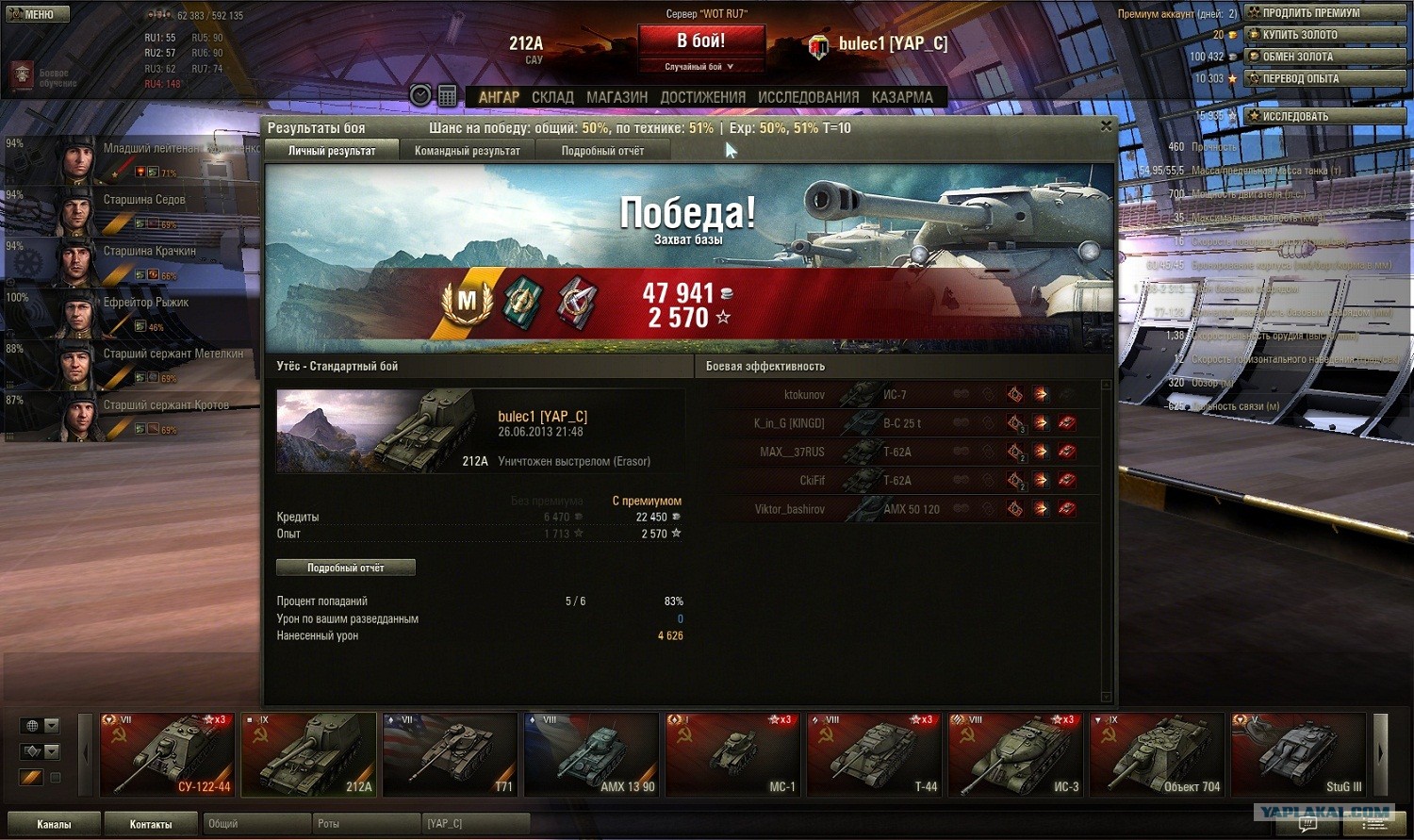Open the Контакты panel
Screen dimensions: 1414x840
(x=151, y=824)
